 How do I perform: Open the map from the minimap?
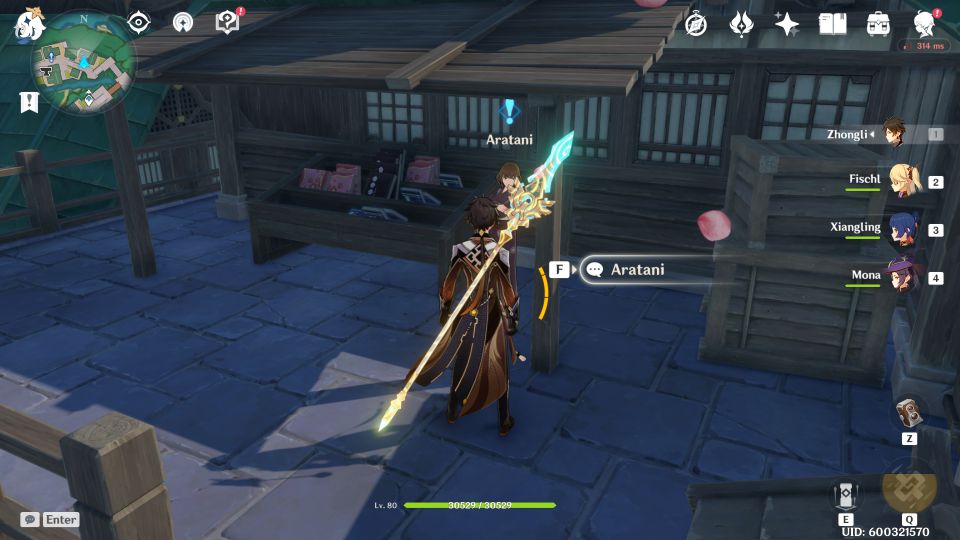tap(83, 64)
